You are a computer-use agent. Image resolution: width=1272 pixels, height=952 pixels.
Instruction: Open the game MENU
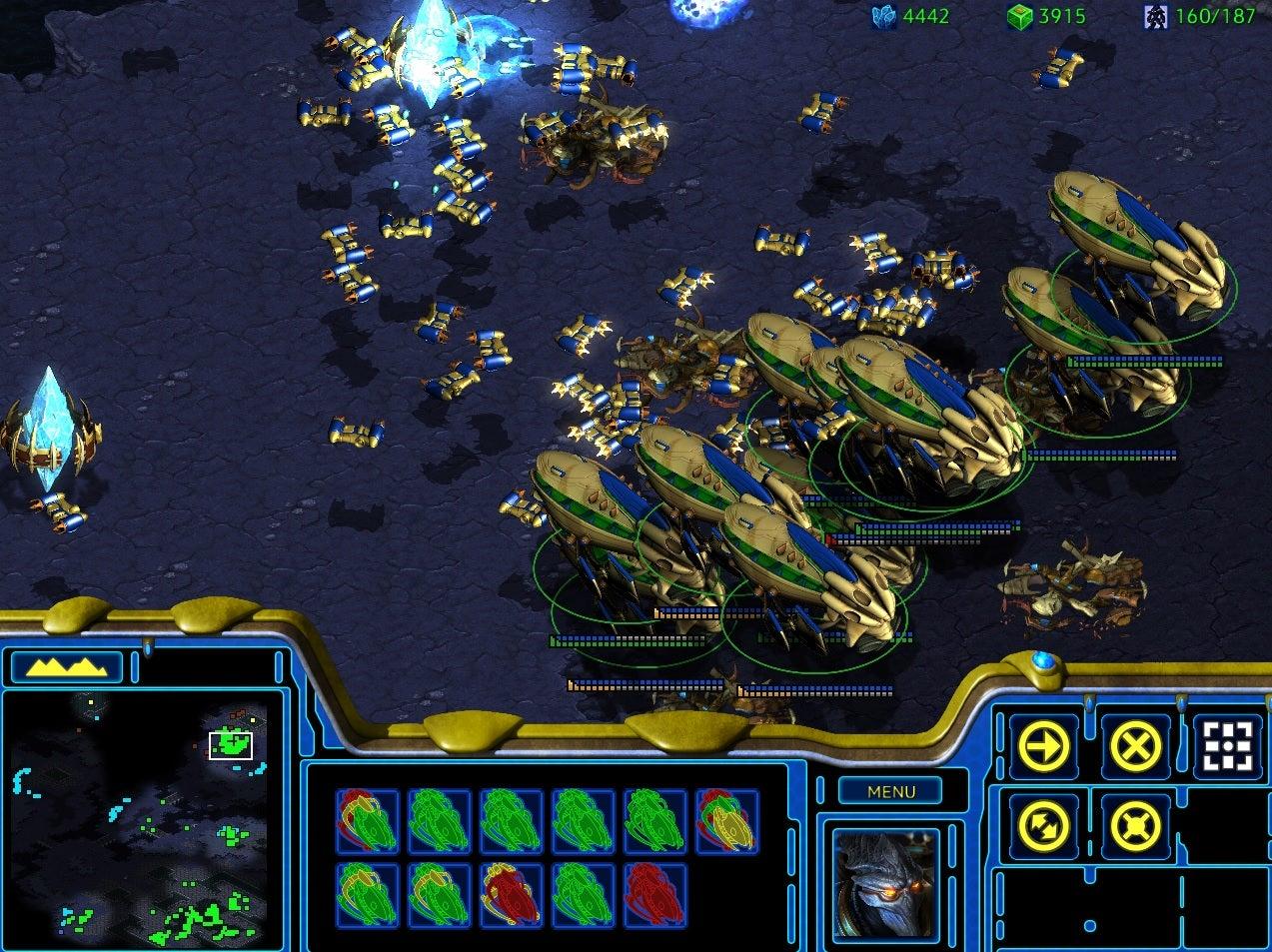click(891, 791)
